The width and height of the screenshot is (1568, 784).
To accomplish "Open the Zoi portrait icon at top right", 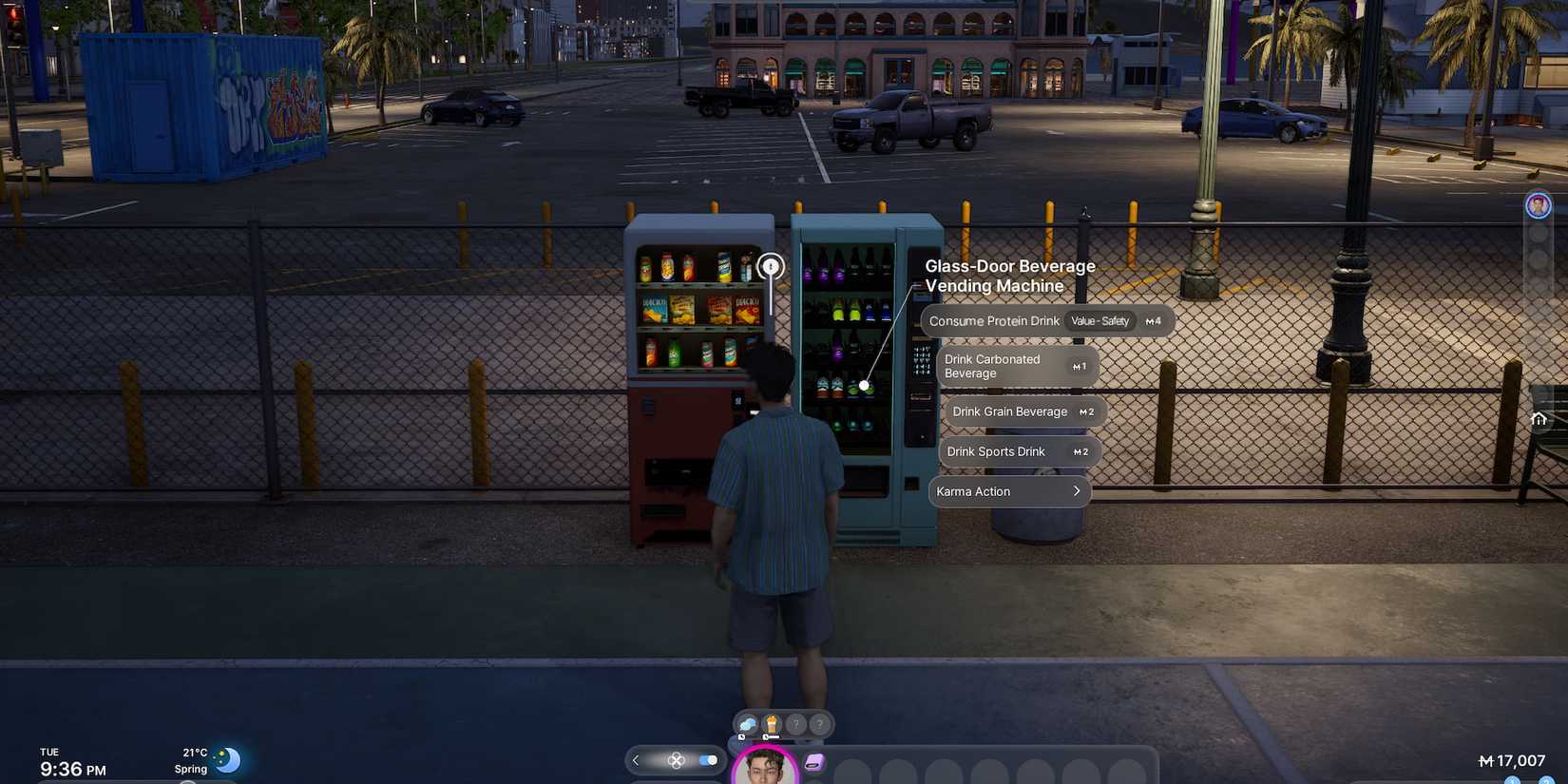I will (x=1538, y=204).
